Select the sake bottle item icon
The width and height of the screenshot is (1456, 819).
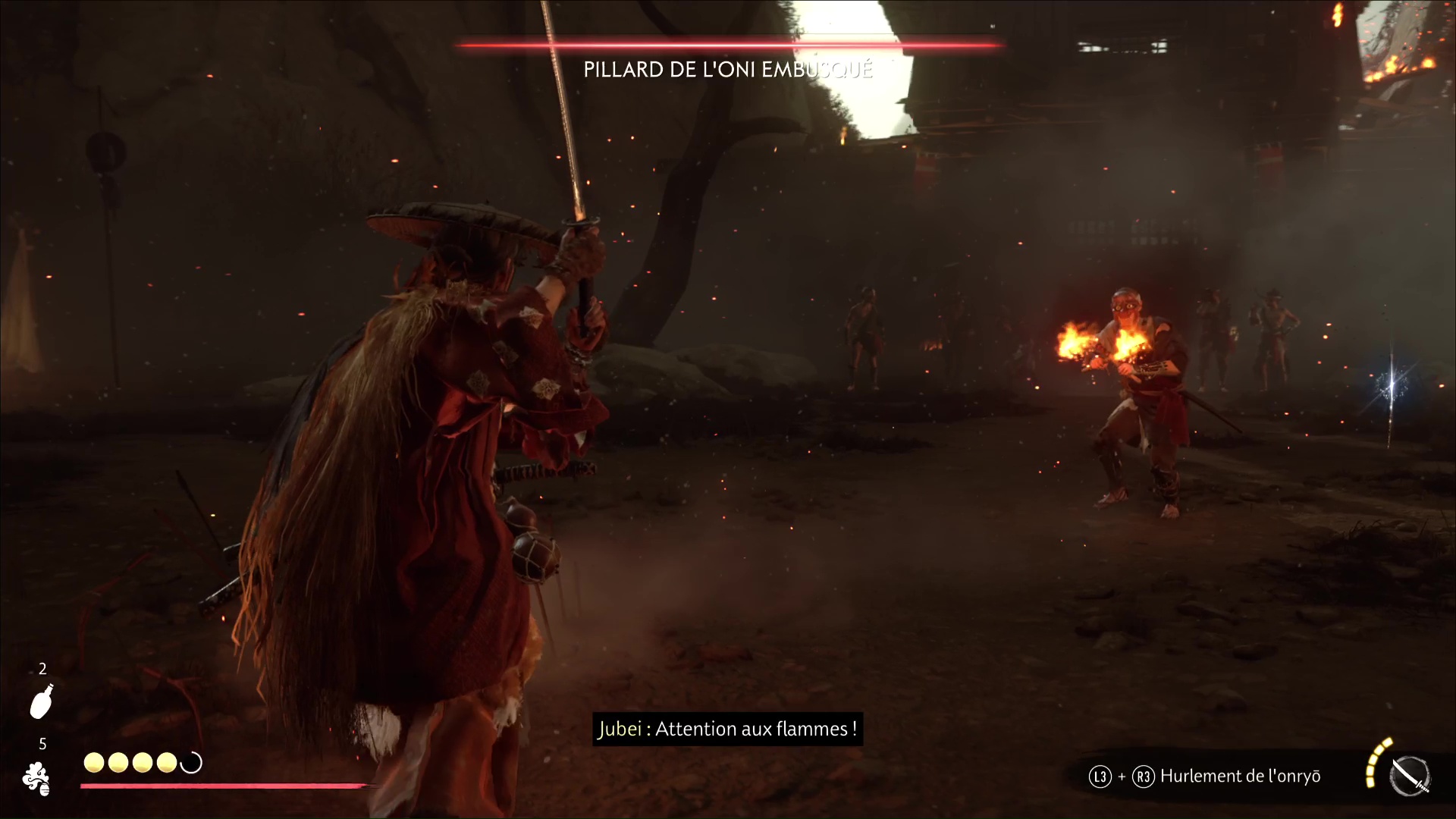[42, 701]
